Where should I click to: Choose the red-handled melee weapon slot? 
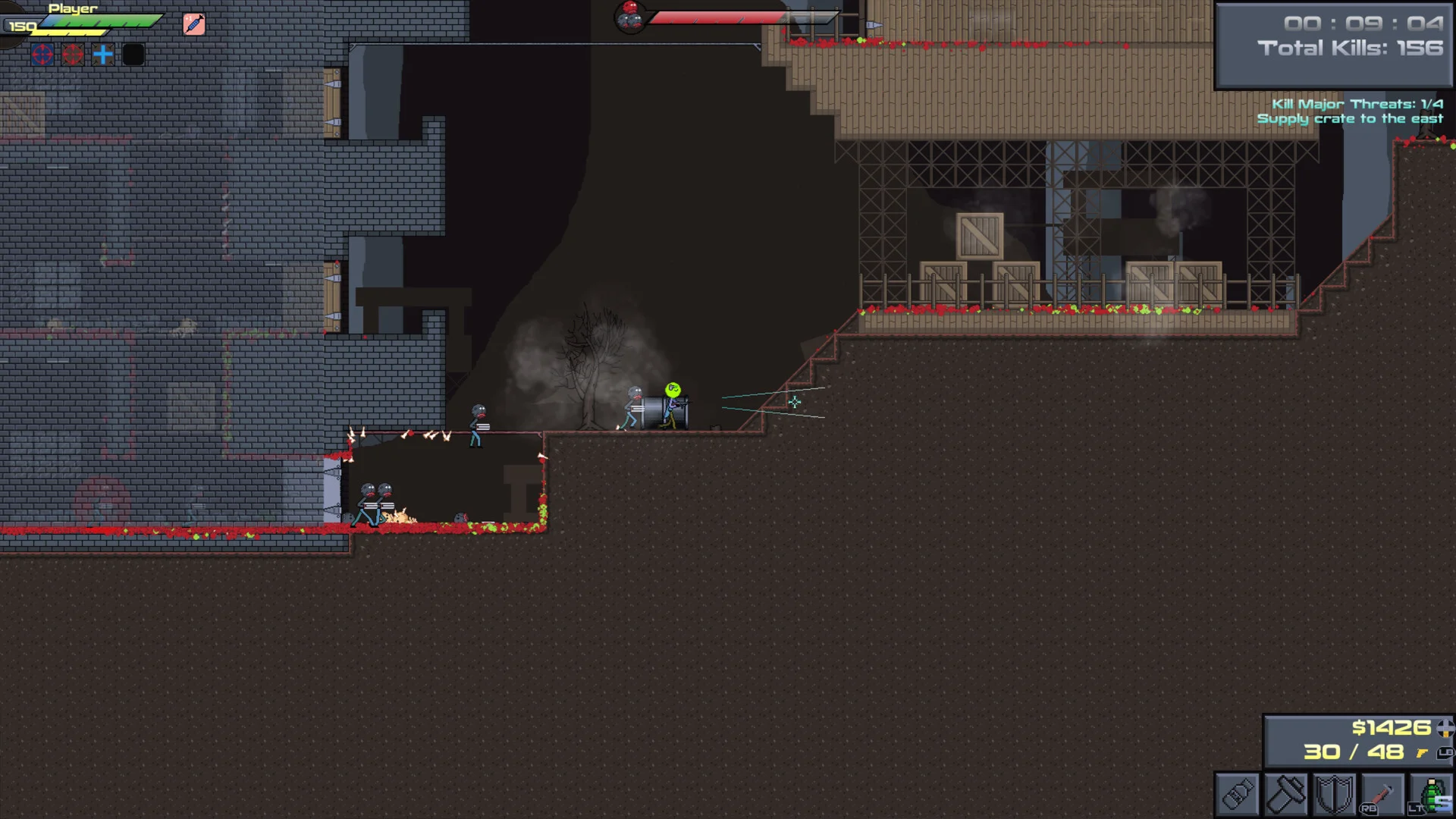coord(1382,795)
